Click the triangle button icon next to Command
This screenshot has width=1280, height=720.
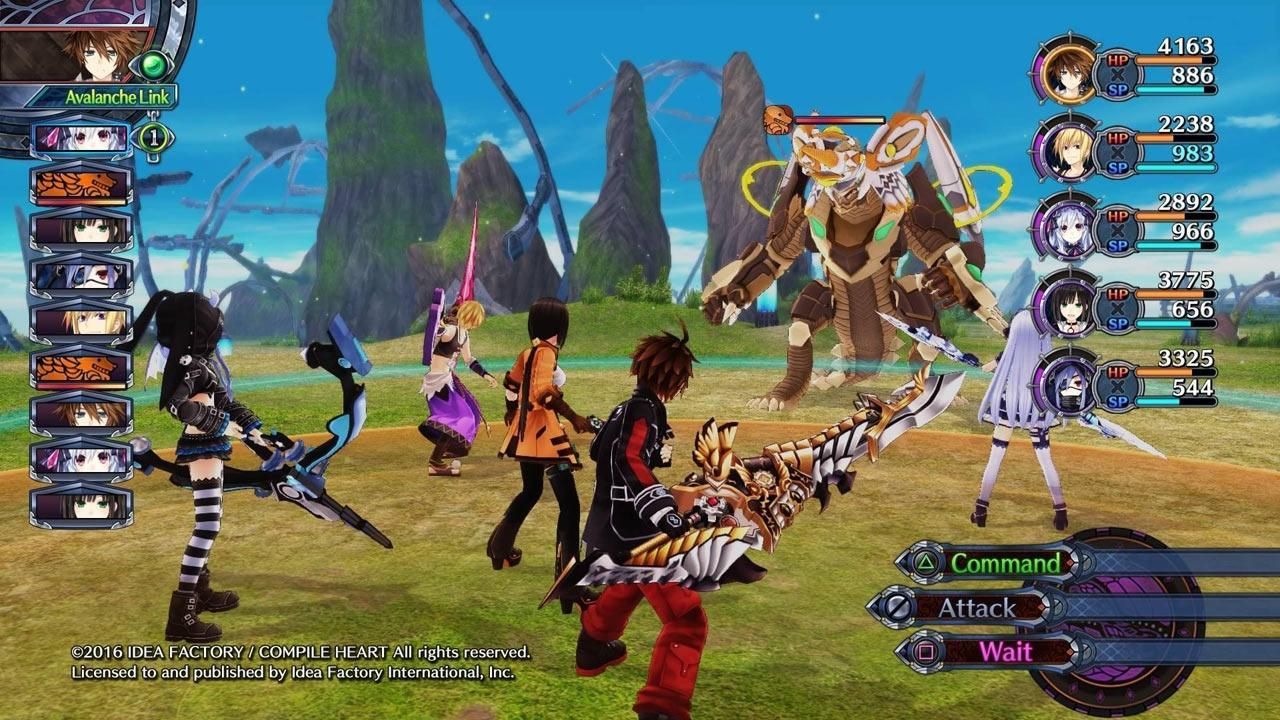[x=925, y=563]
